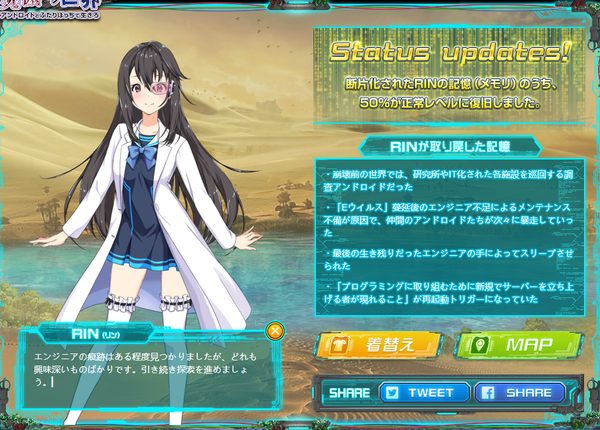Close RIN's dialogue box
This screenshot has height=430, width=600.
[x=276, y=330]
